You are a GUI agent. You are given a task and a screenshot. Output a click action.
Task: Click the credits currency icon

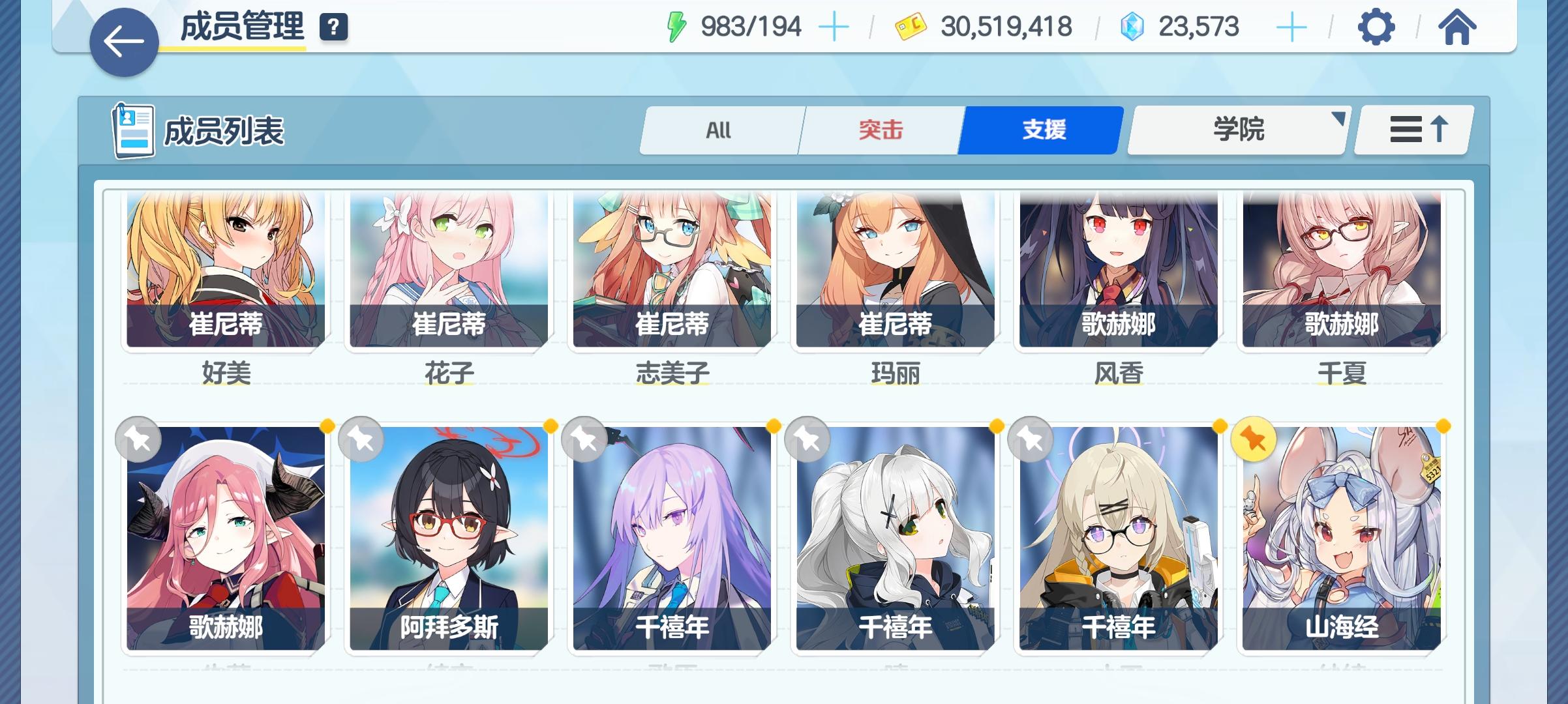(911, 27)
